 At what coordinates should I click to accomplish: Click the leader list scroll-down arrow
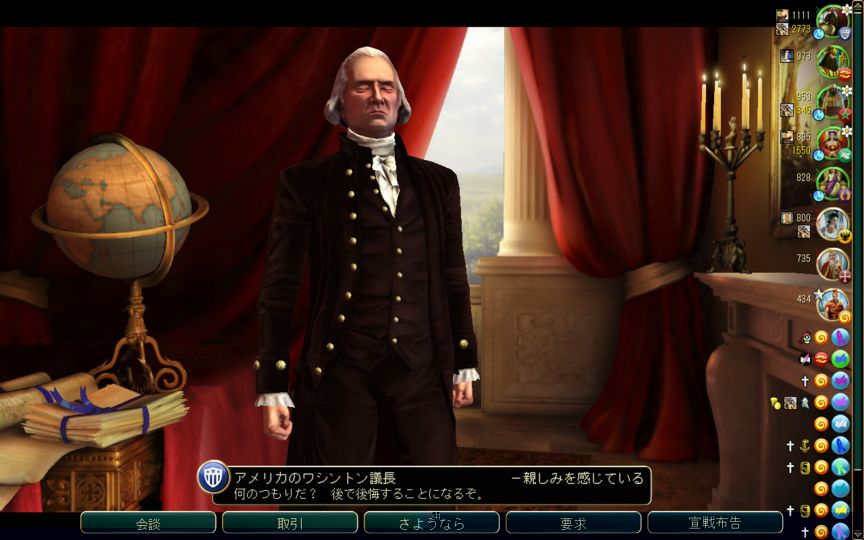856,532
